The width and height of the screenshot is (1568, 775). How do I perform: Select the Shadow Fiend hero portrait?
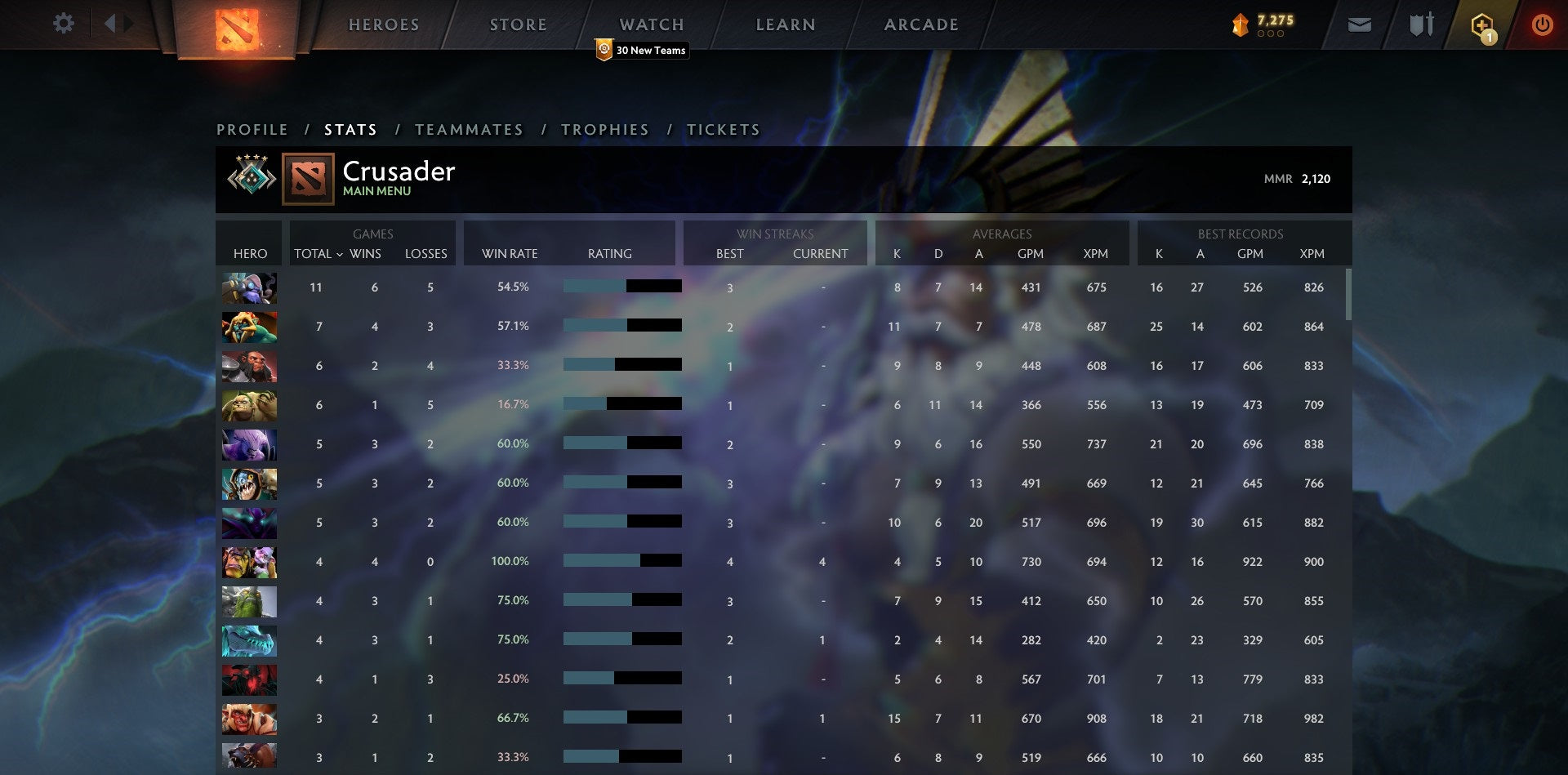[249, 679]
